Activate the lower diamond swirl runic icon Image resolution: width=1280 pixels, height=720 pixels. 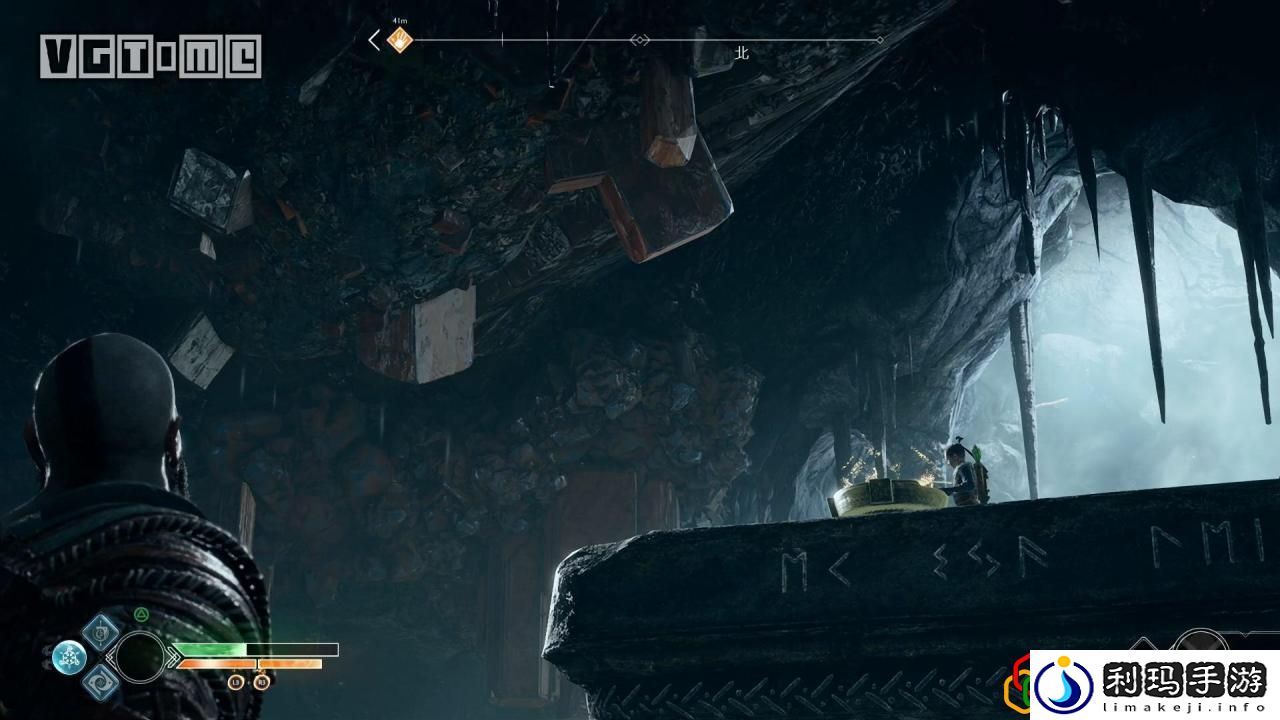[101, 683]
